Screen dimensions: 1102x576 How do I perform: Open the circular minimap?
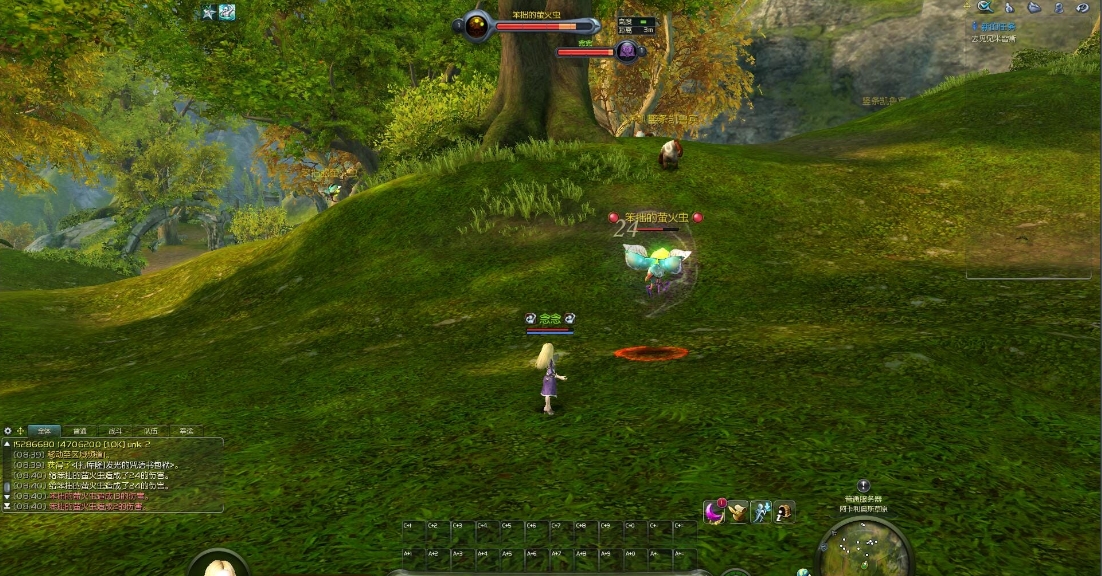(x=864, y=549)
